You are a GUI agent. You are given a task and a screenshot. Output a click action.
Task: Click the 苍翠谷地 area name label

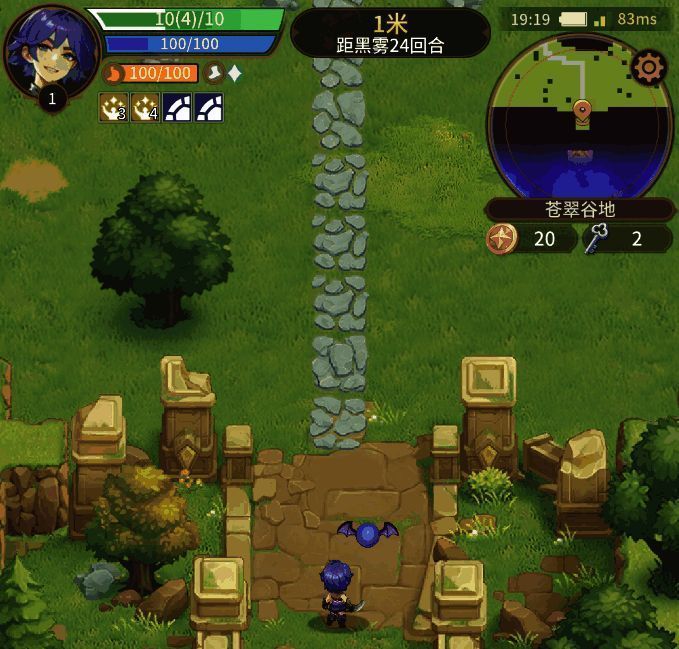point(580,210)
